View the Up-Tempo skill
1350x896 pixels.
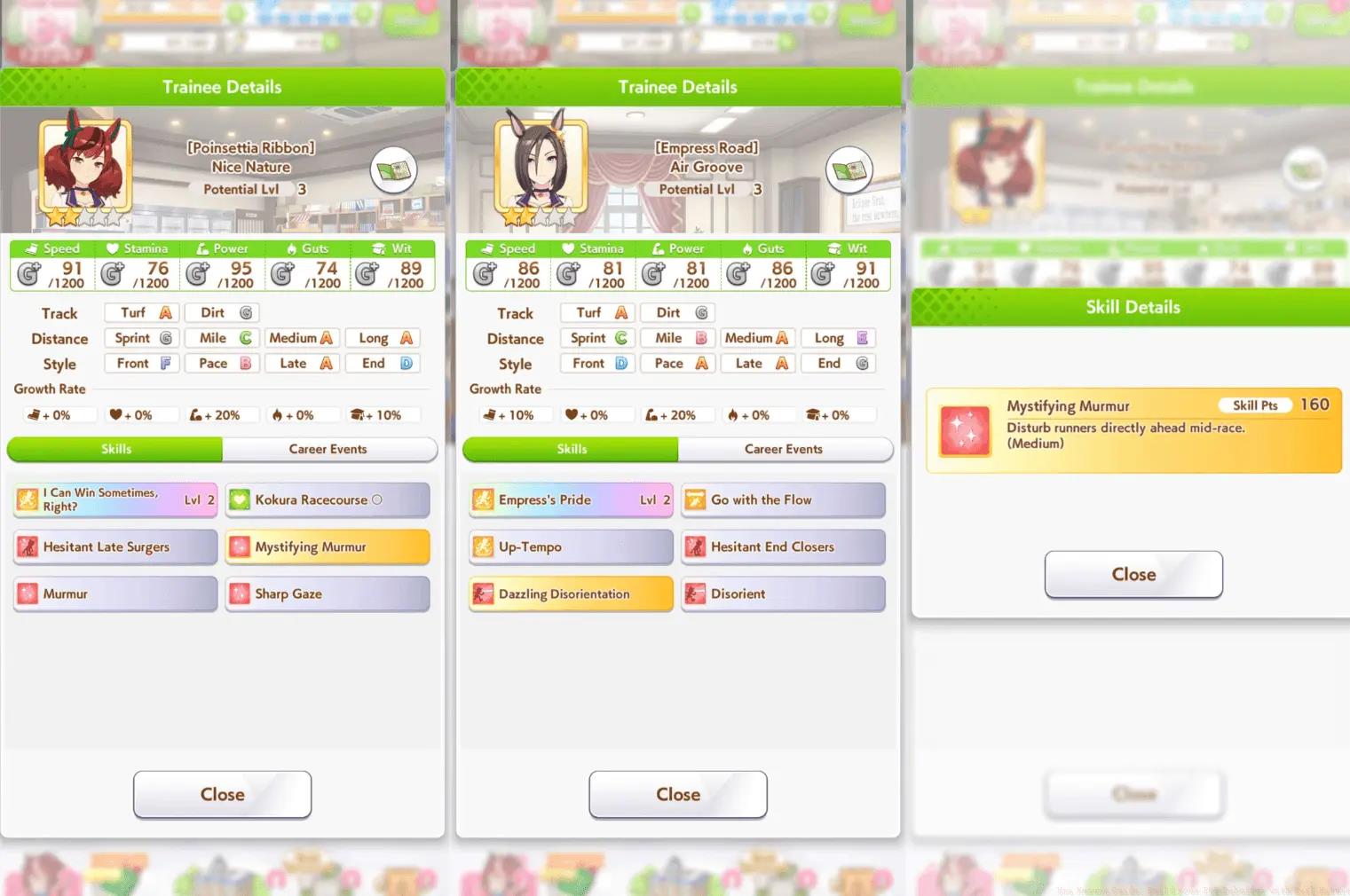click(x=571, y=547)
